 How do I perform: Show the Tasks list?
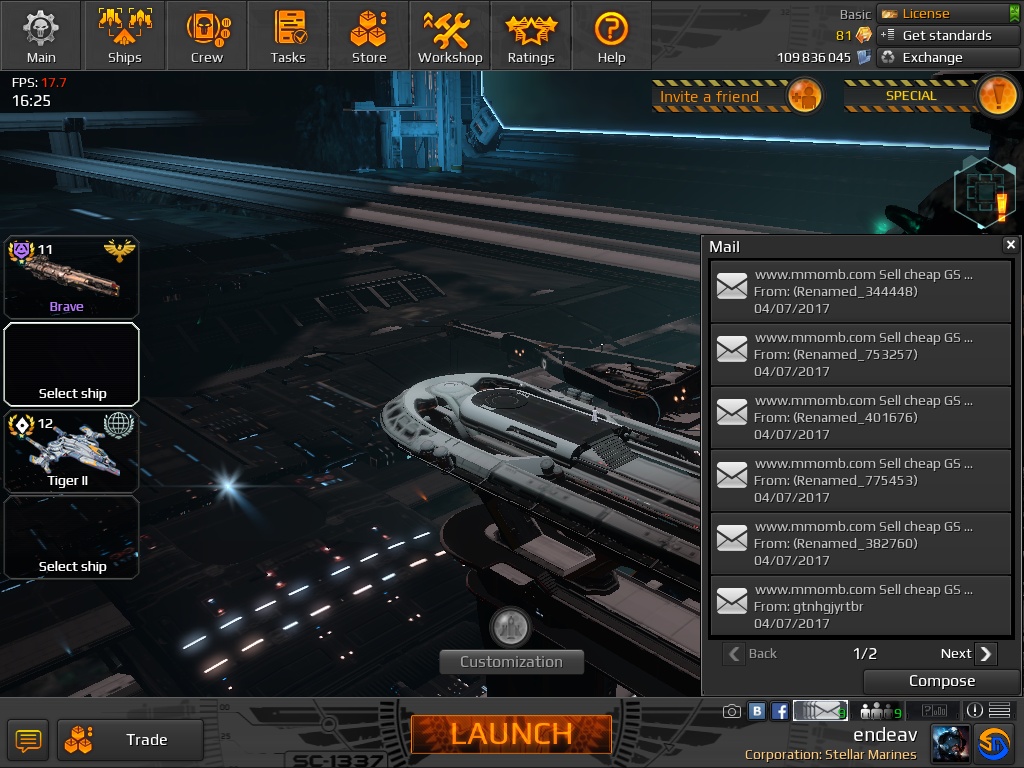pos(288,36)
